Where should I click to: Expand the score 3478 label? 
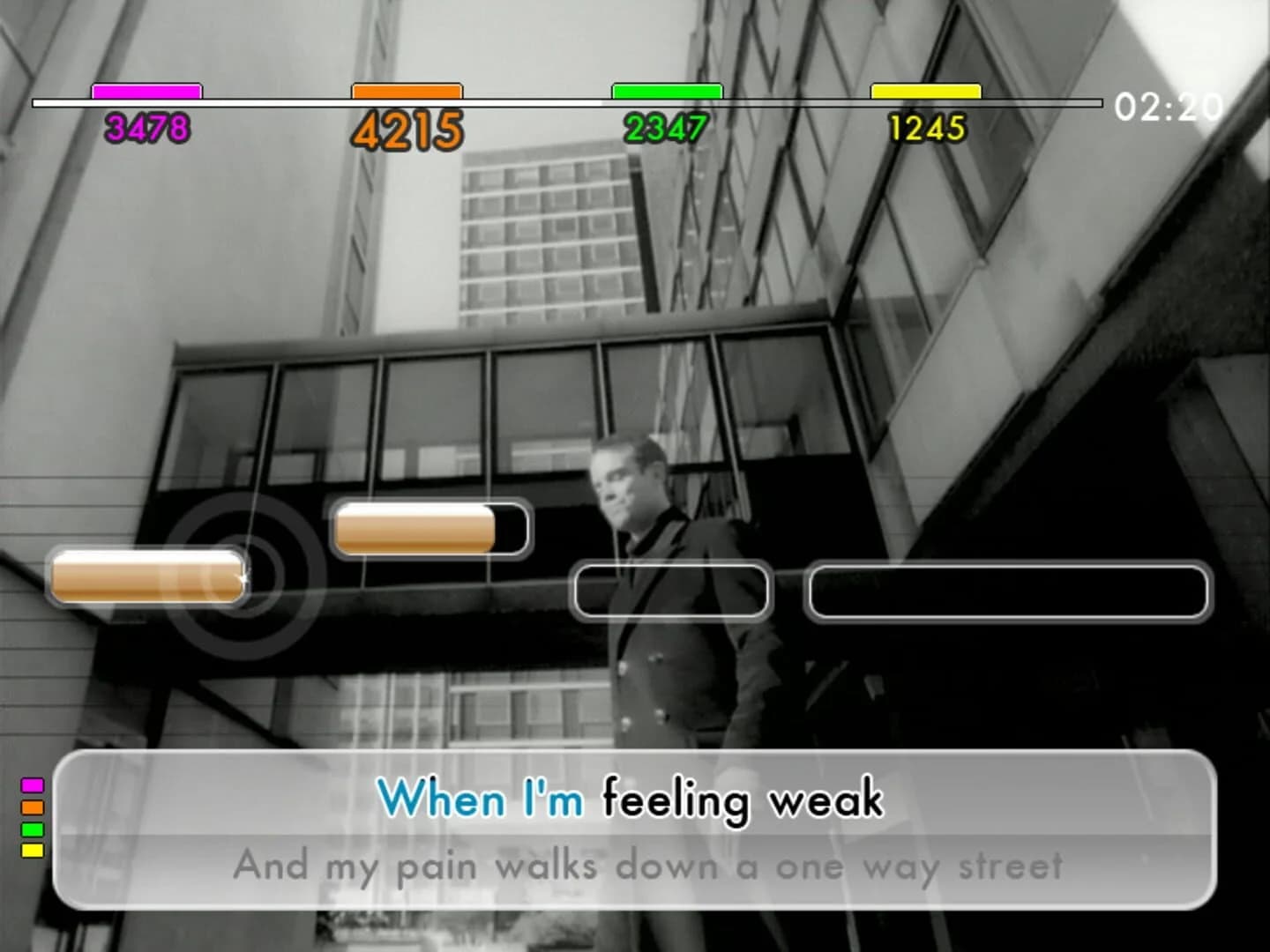pos(146,129)
